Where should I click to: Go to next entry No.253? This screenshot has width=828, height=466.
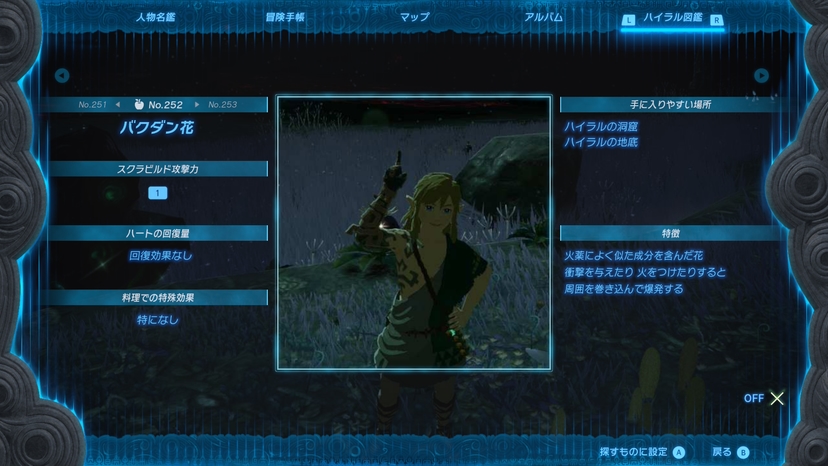coord(218,104)
